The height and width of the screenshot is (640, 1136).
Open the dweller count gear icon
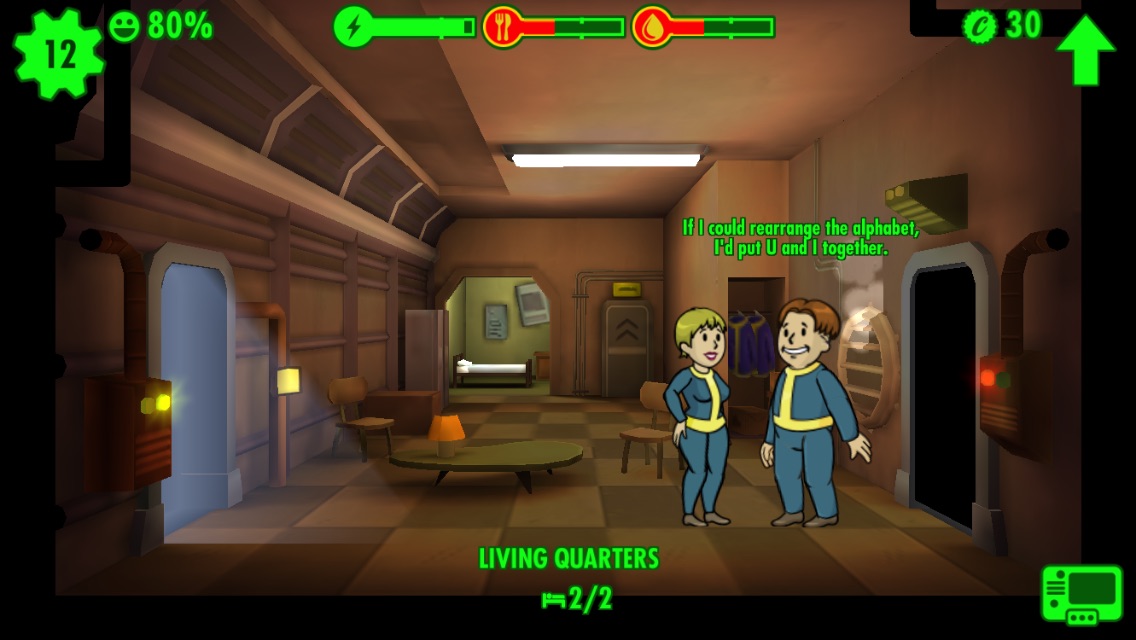(x=59, y=53)
